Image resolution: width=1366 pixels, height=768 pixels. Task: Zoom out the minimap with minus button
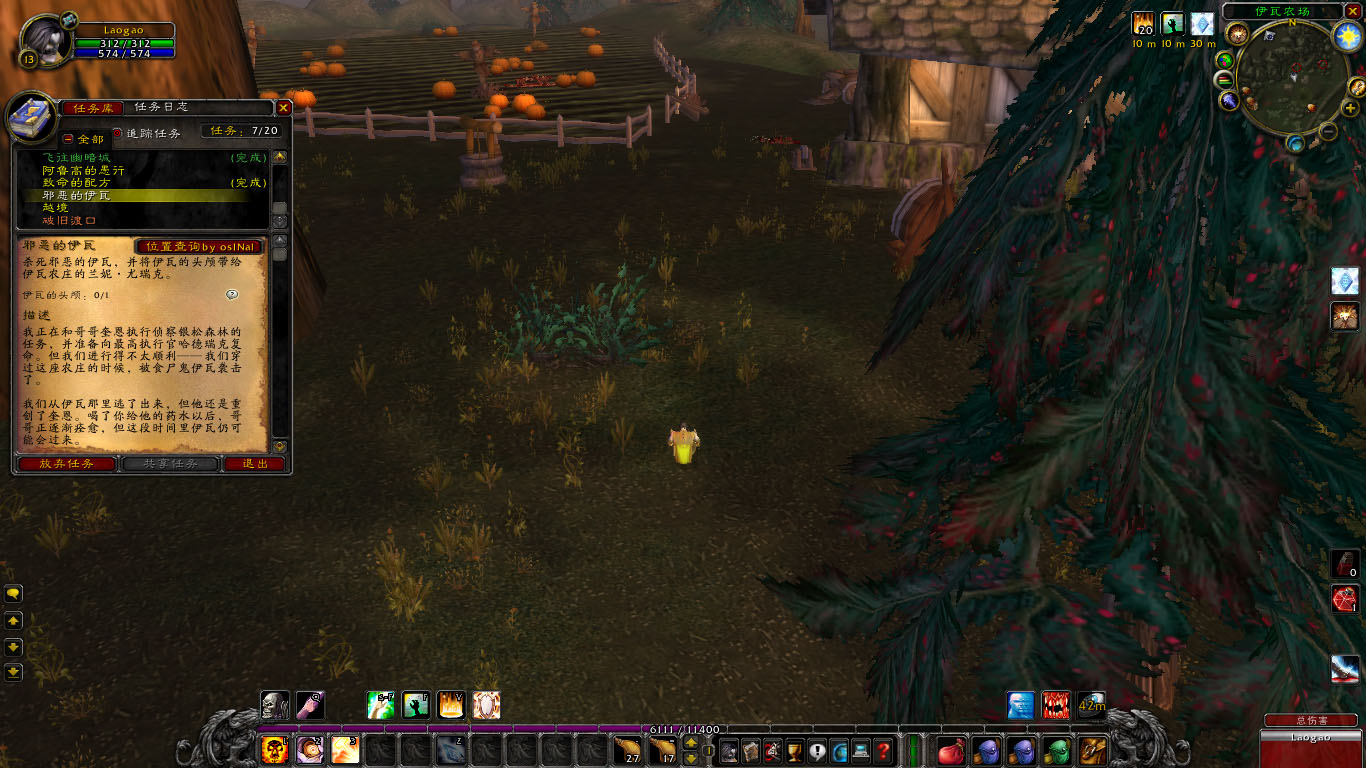click(x=1328, y=131)
